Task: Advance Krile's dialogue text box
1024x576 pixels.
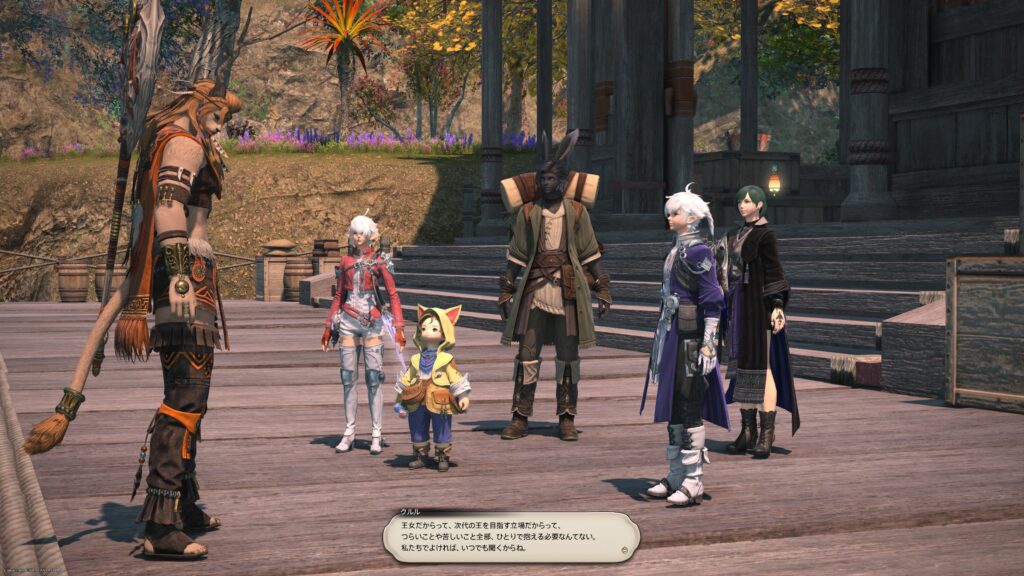Action: 510,536
